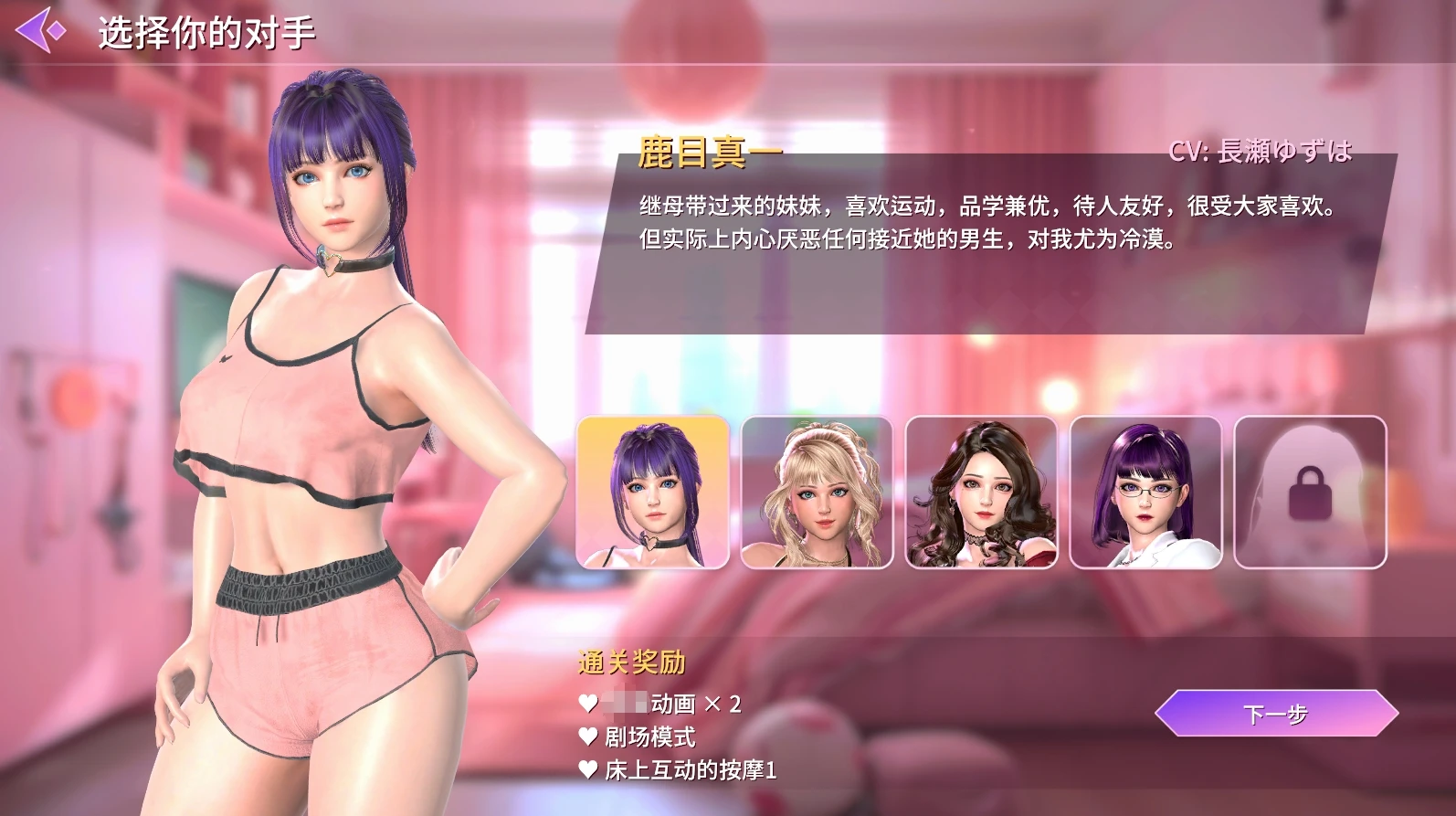Screen dimensions: 1456x816
Task: Go back with the purple arrow
Action: (40, 31)
